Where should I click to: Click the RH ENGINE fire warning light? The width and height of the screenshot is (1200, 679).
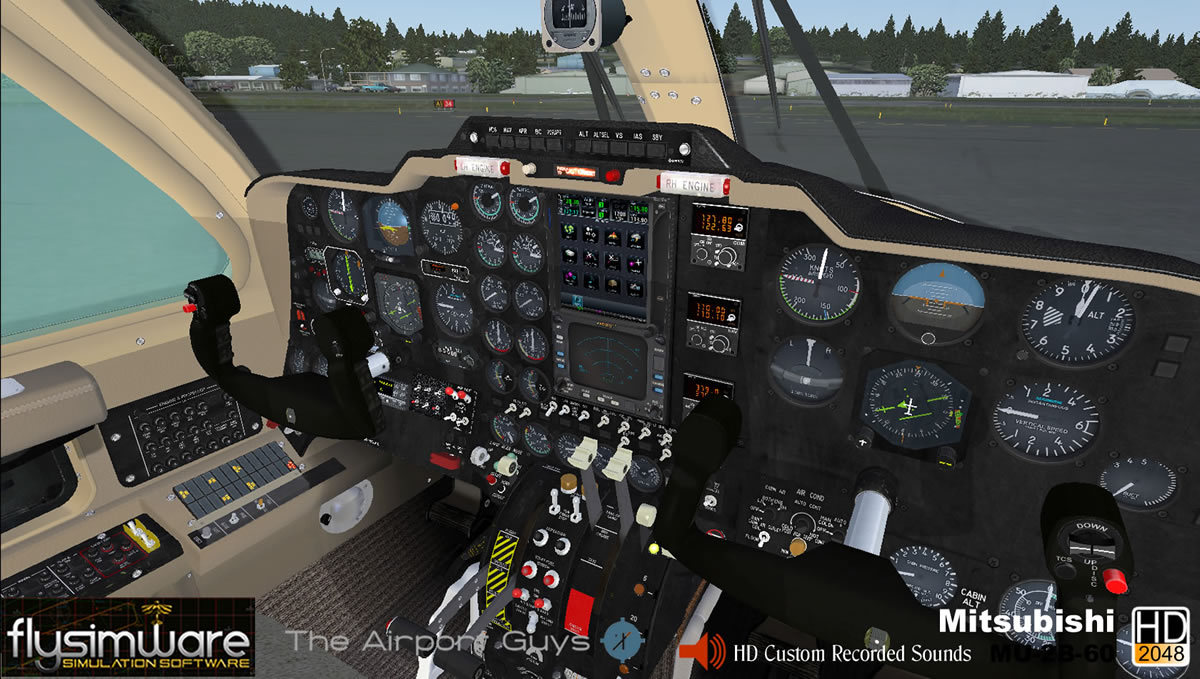[x=692, y=184]
